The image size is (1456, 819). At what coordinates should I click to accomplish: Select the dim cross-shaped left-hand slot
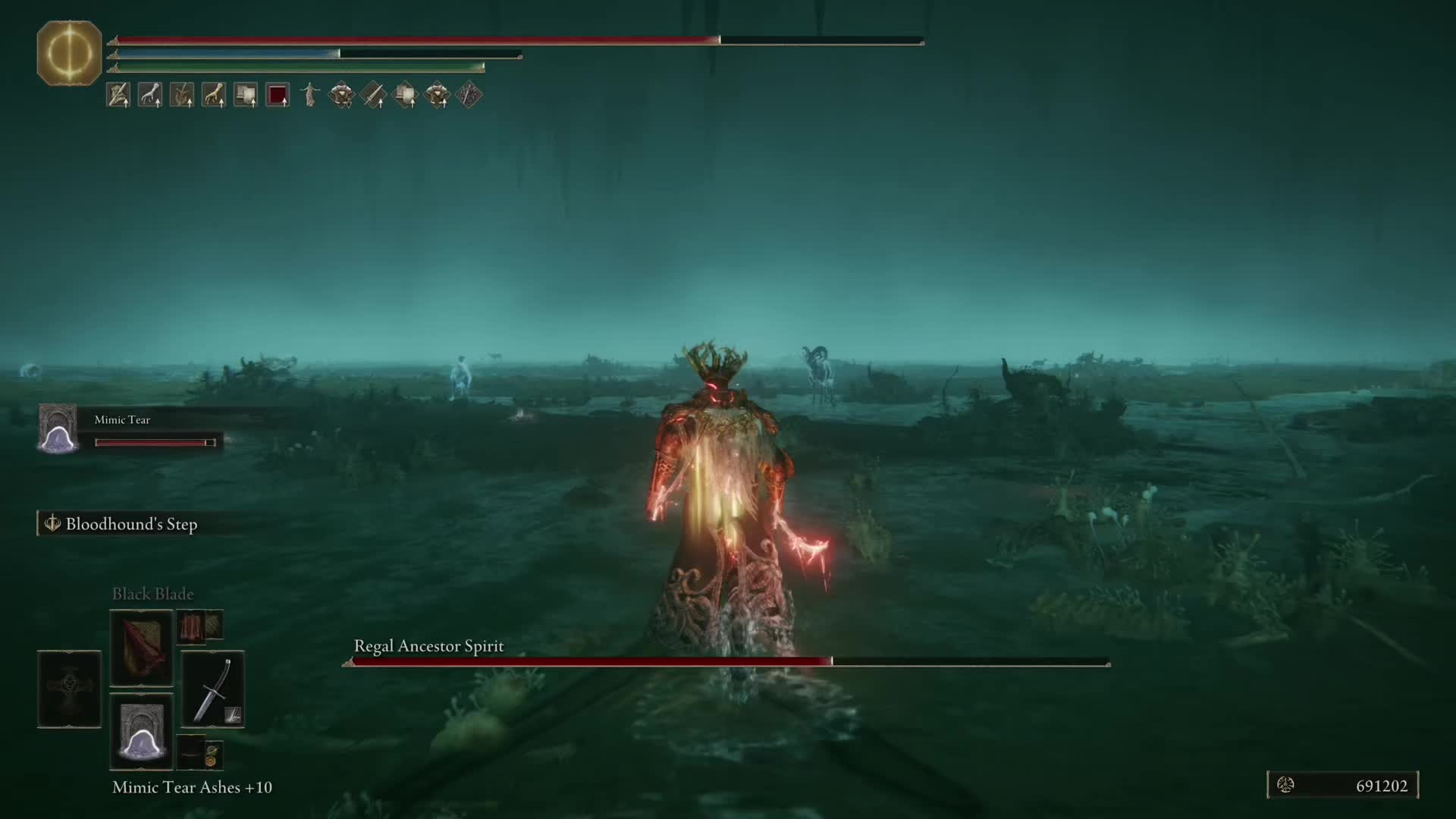[69, 689]
